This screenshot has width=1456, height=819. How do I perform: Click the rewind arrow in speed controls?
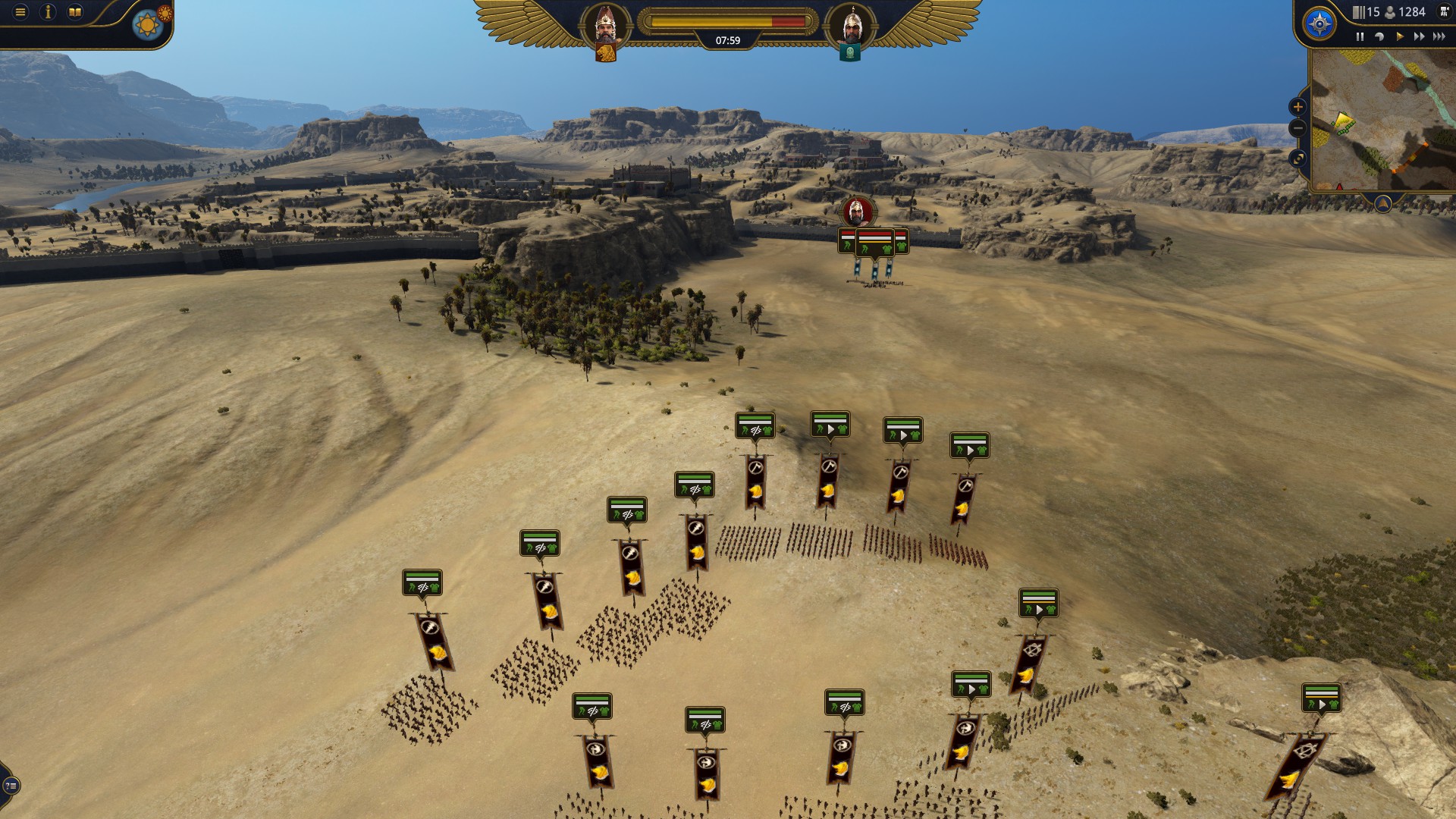[1379, 36]
